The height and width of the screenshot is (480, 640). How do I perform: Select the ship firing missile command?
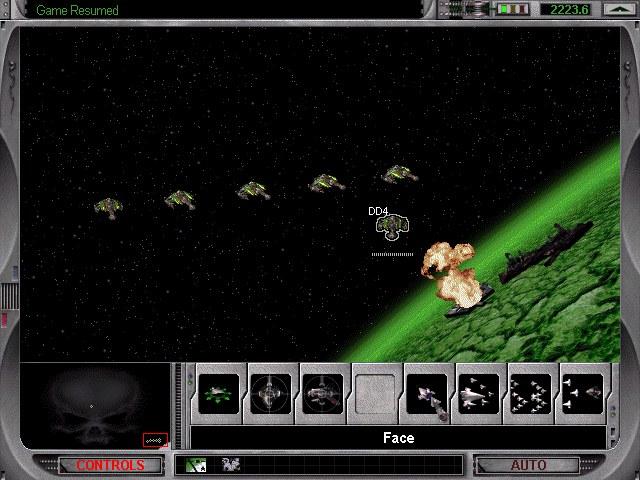coord(428,393)
